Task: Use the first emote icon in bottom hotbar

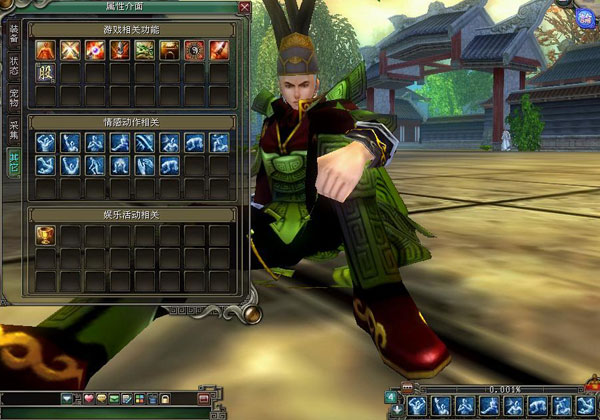Action: pos(415,404)
